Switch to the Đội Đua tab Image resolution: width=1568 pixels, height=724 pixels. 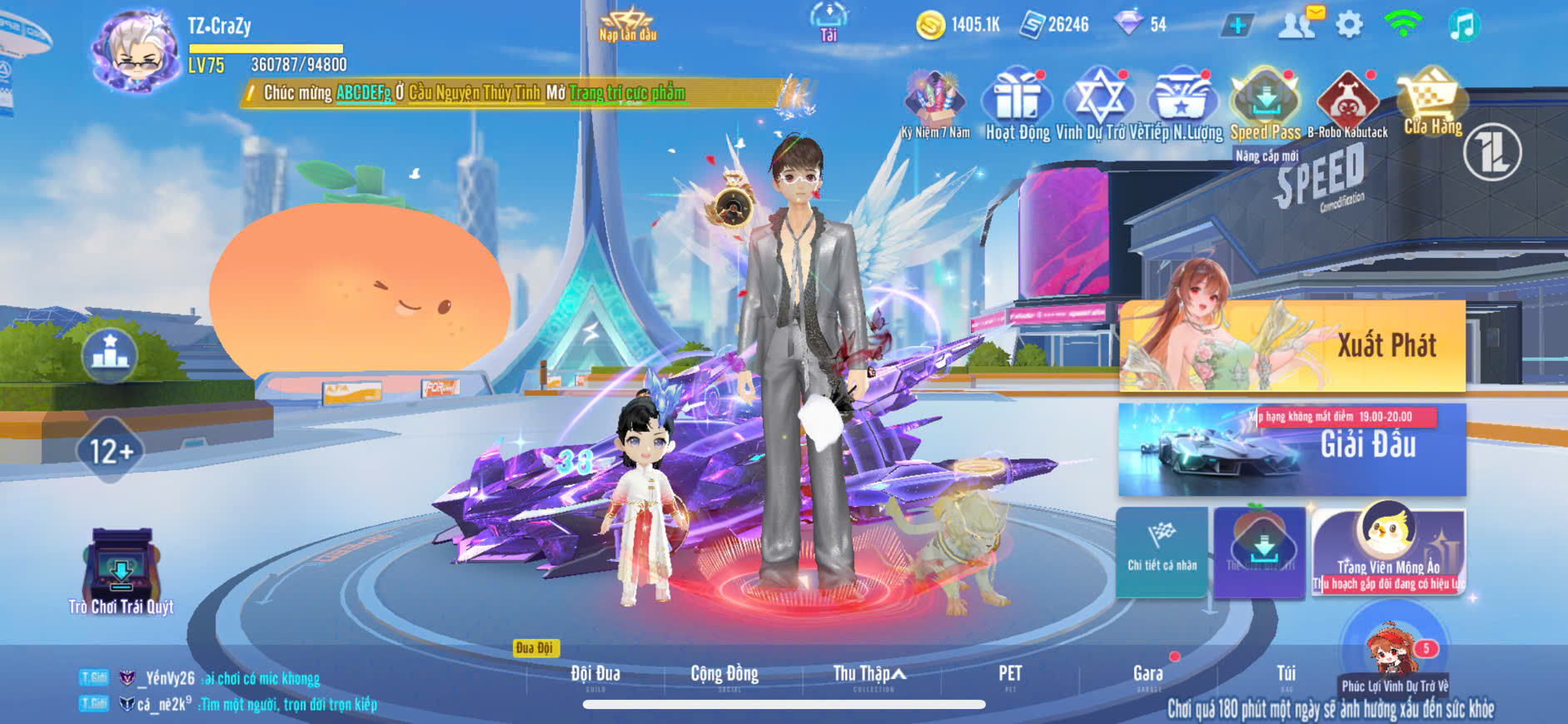point(595,674)
